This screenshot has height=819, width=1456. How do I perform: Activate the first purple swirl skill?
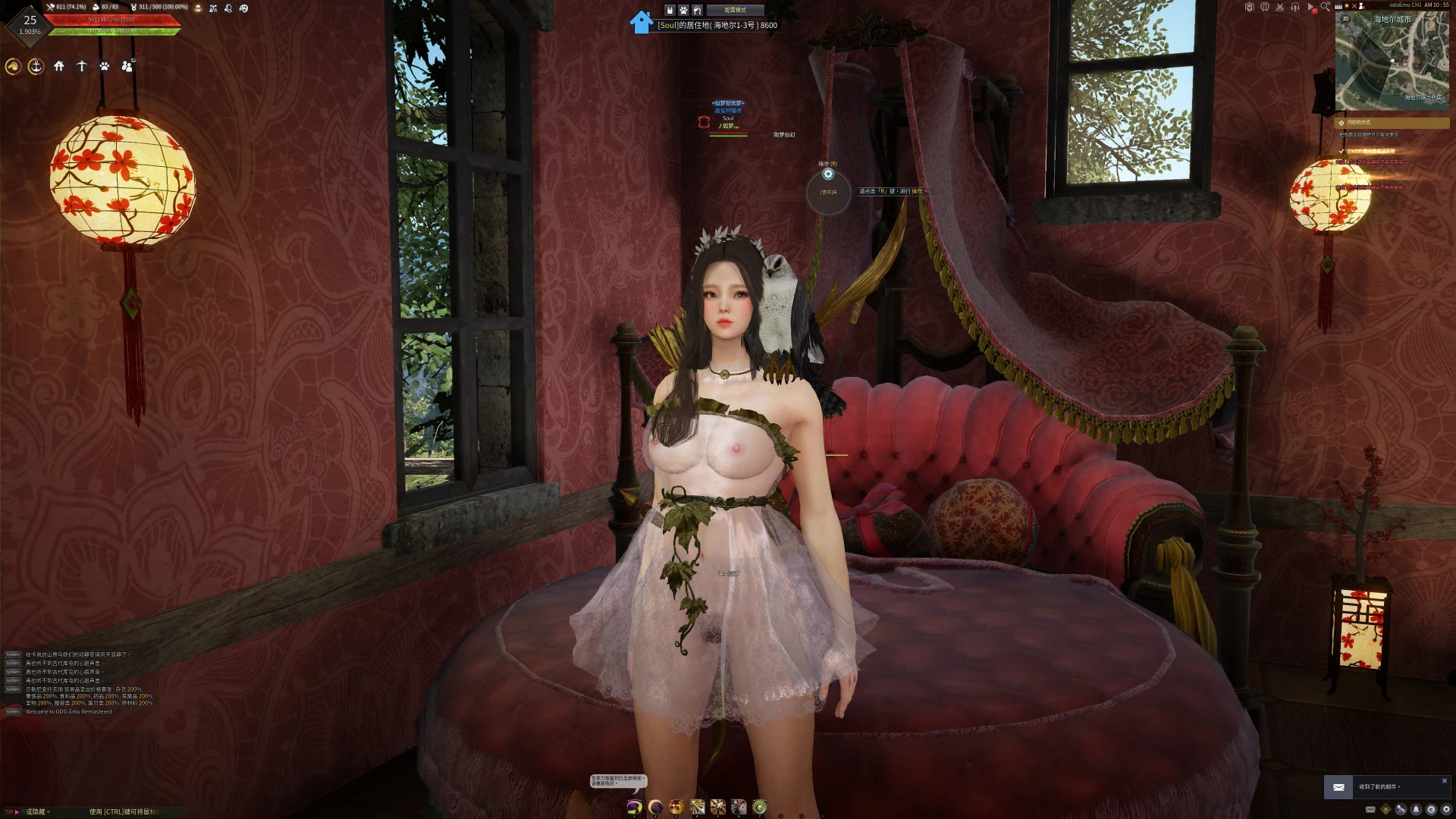click(x=635, y=807)
